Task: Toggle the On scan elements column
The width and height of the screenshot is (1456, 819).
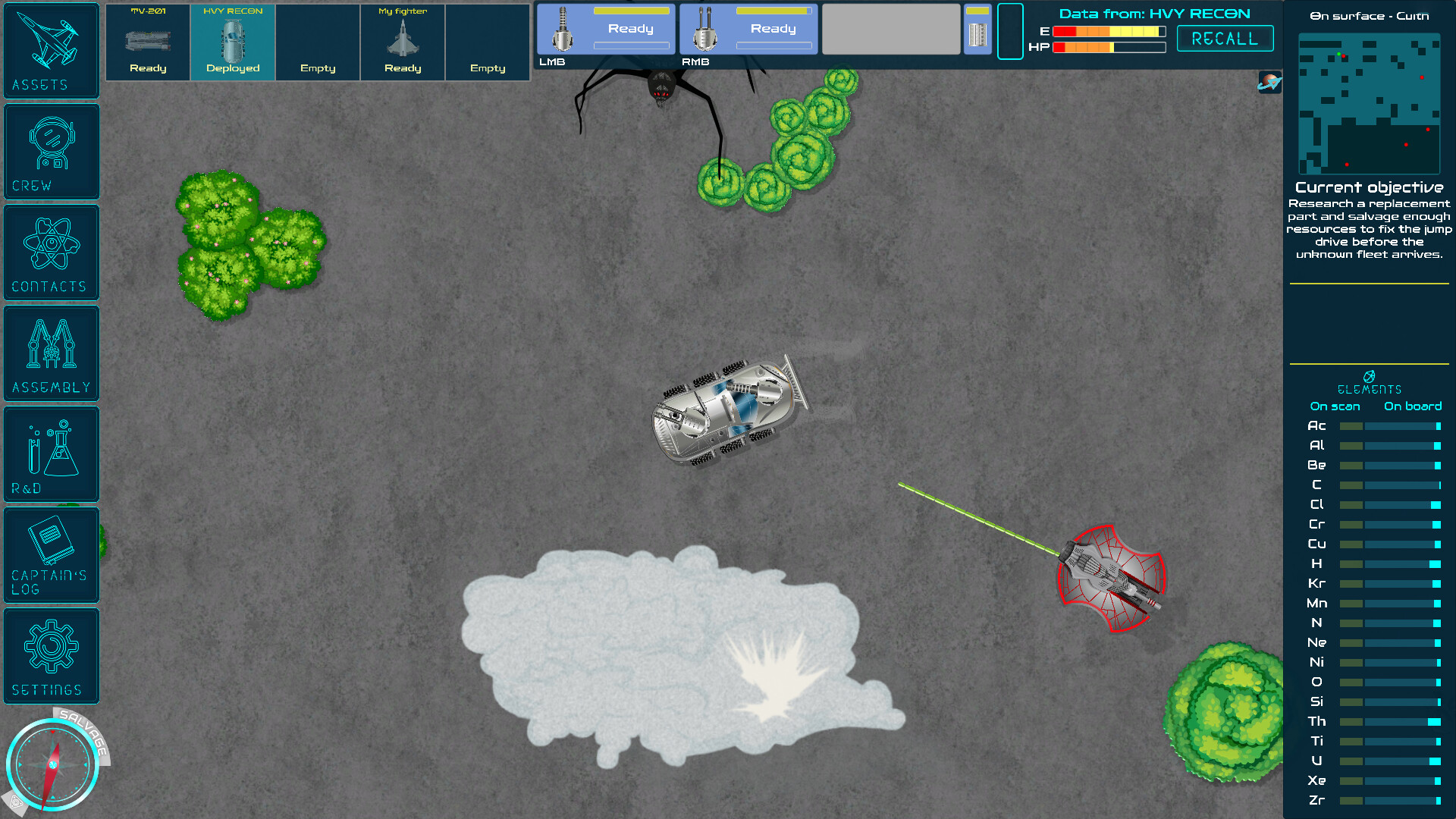Action: [1333, 406]
